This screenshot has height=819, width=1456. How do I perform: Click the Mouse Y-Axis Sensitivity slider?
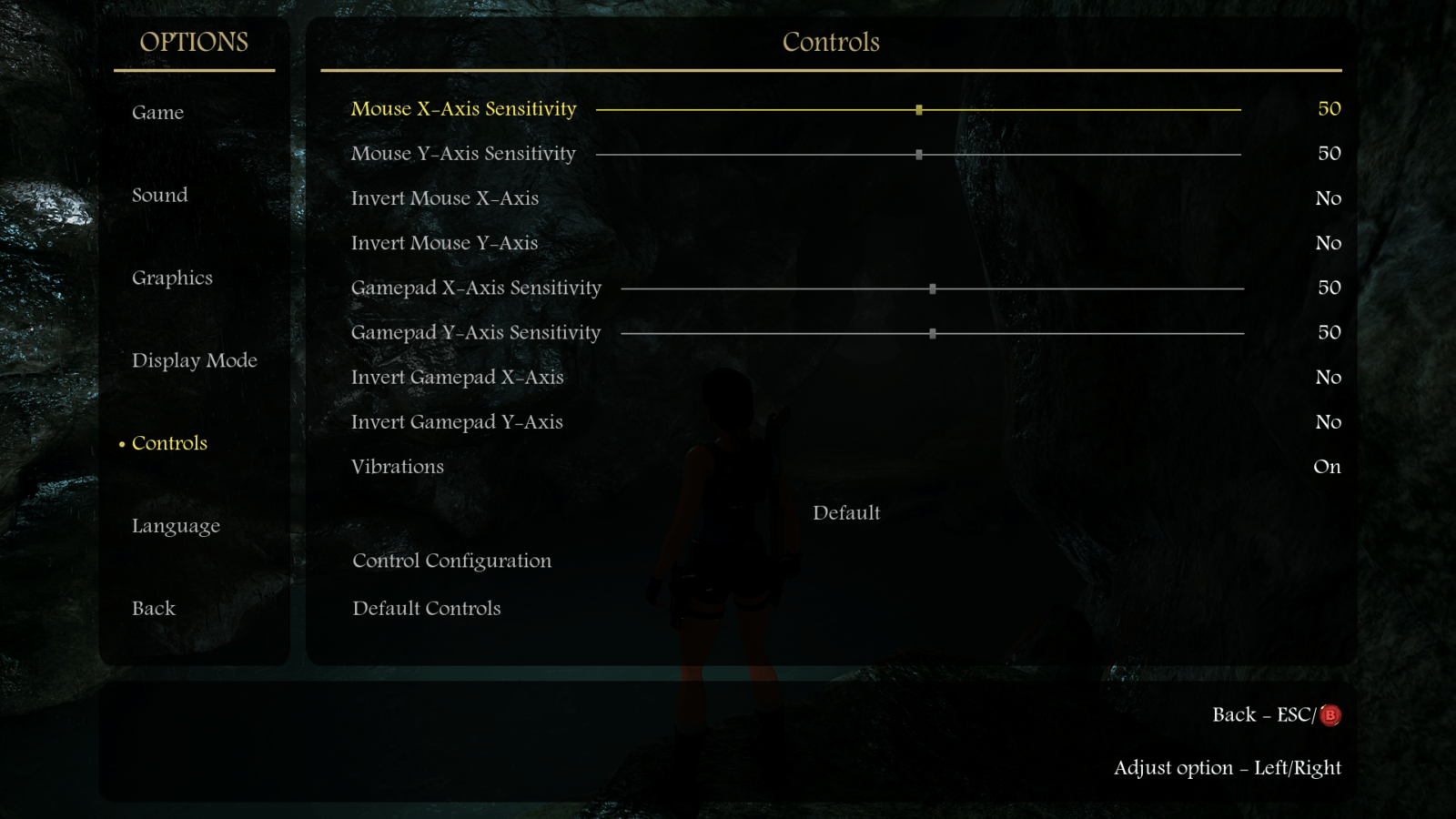[x=919, y=155]
